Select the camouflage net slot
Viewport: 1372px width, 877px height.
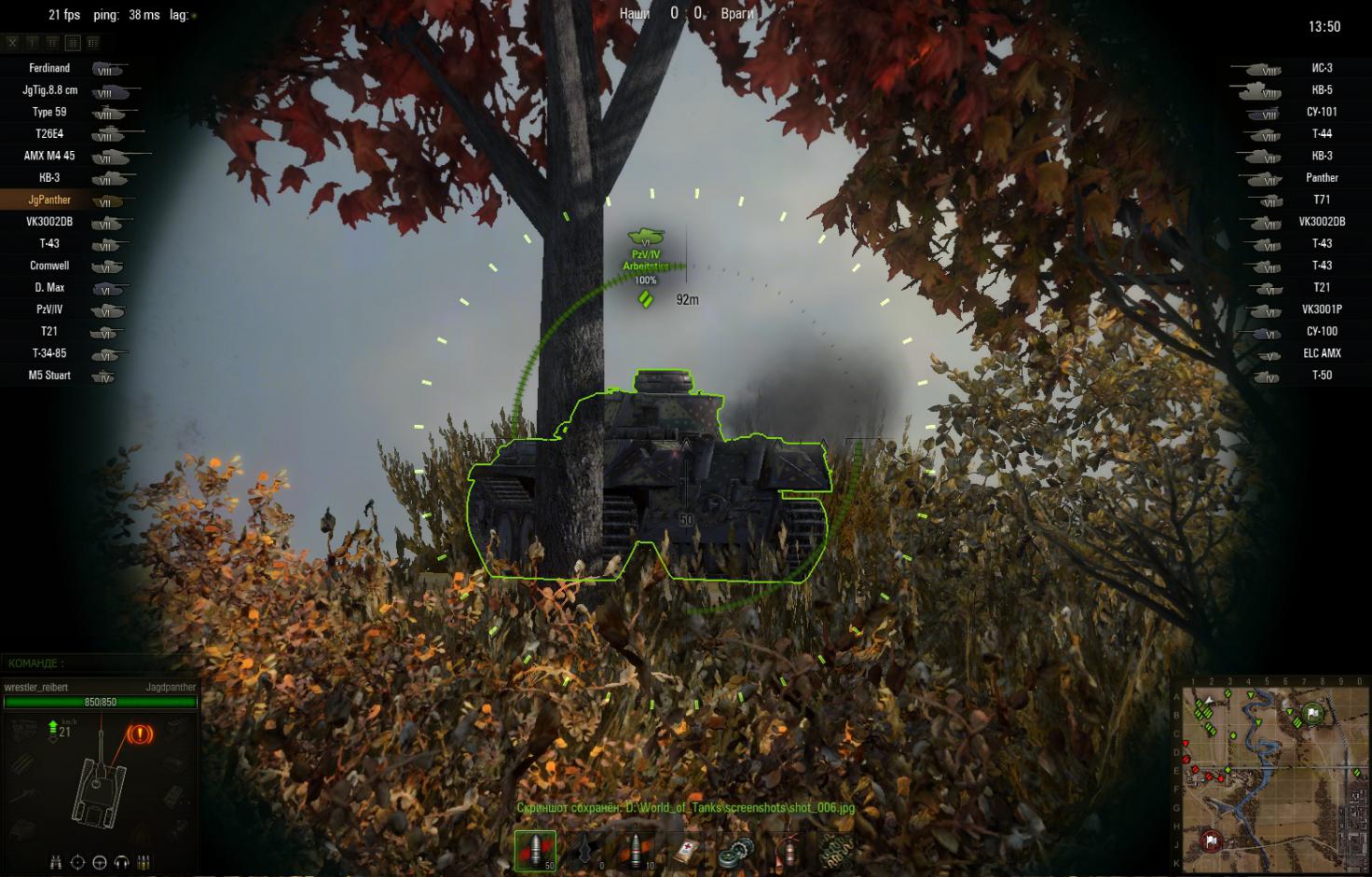click(835, 851)
